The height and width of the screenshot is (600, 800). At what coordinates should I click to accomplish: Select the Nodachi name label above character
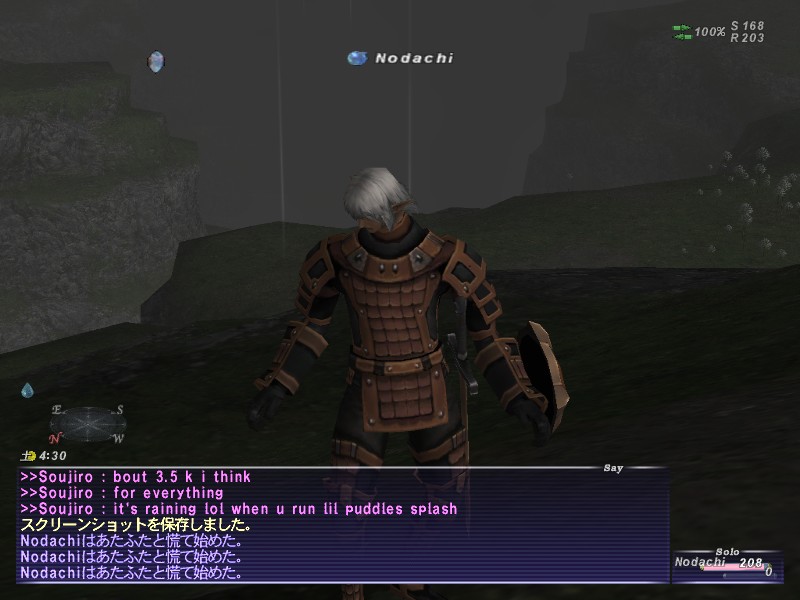(x=413, y=59)
